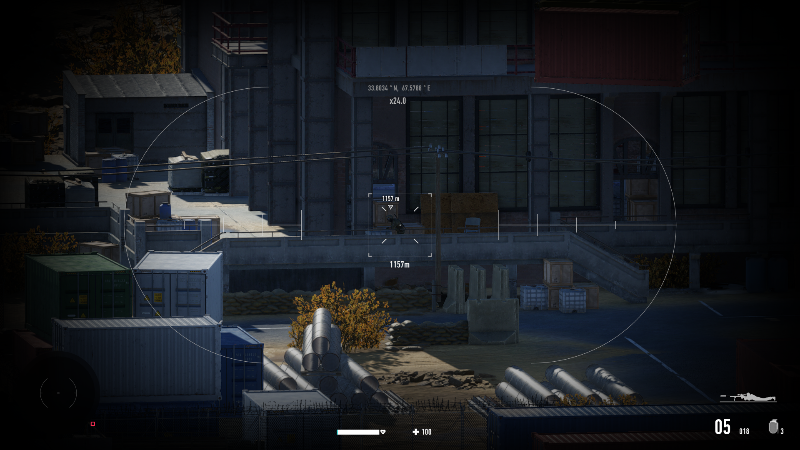Click the red enemy marker beside the radar
The width and height of the screenshot is (800, 450).
(x=93, y=423)
